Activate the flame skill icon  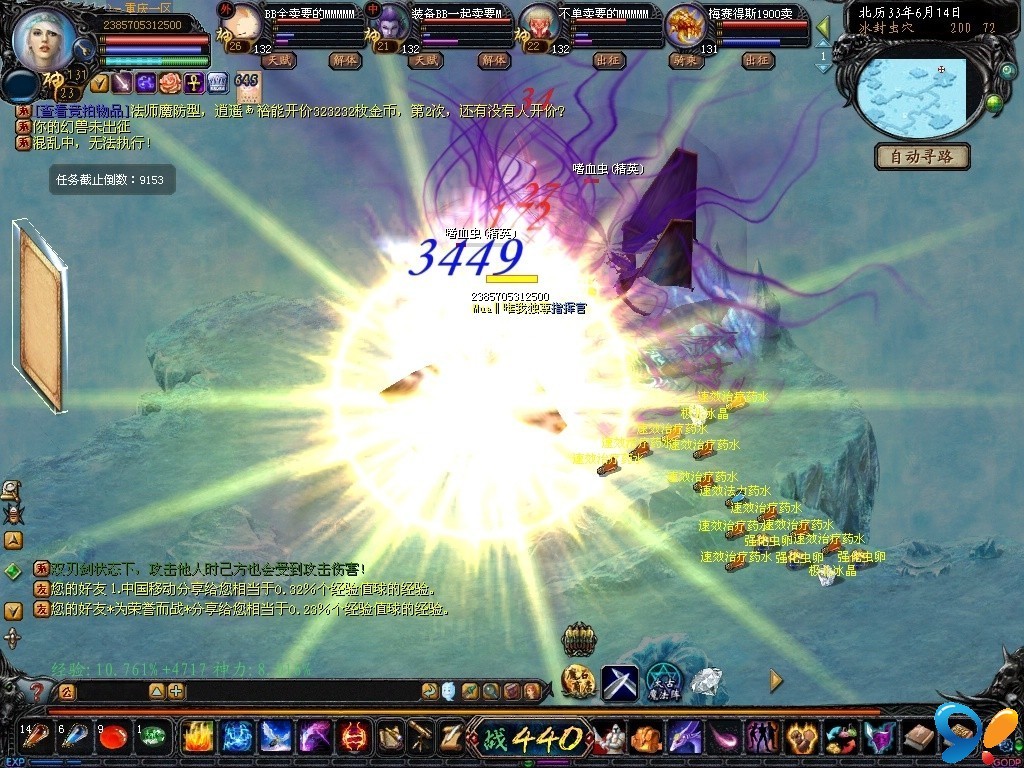point(198,738)
